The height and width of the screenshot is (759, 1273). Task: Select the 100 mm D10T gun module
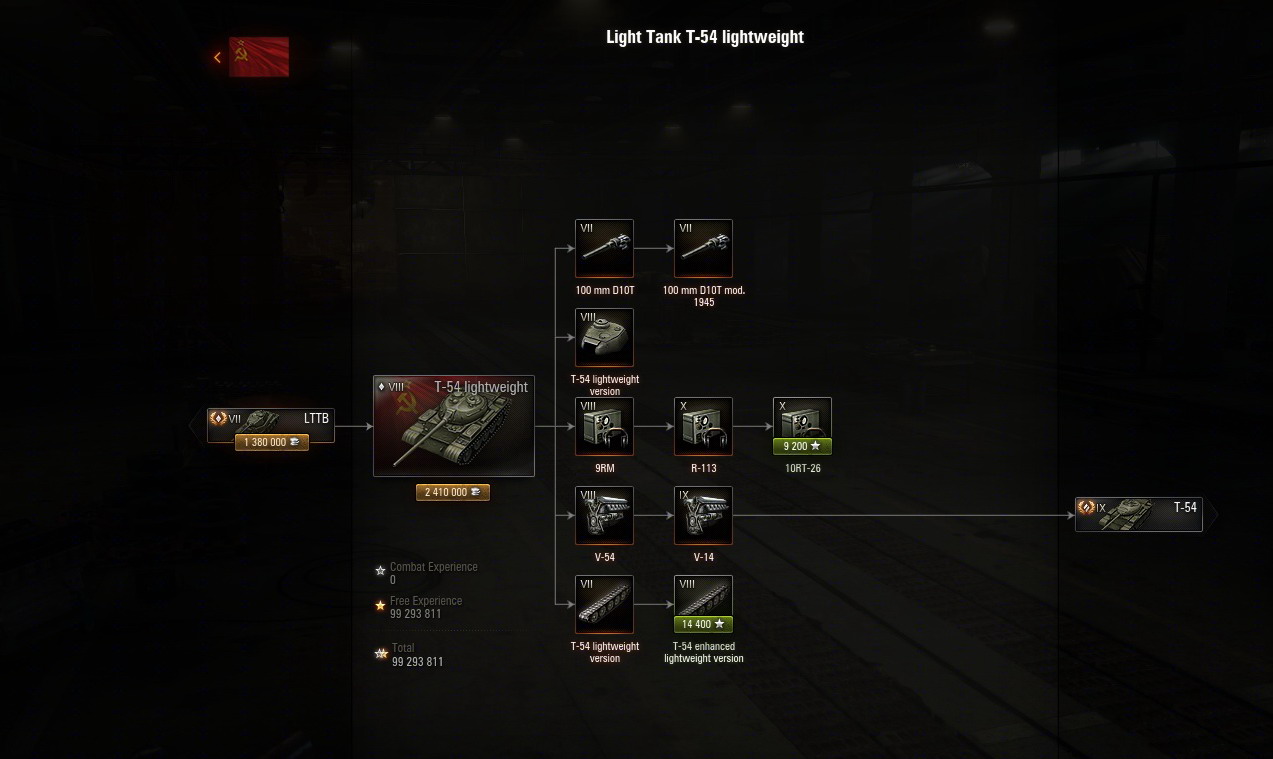(x=604, y=248)
